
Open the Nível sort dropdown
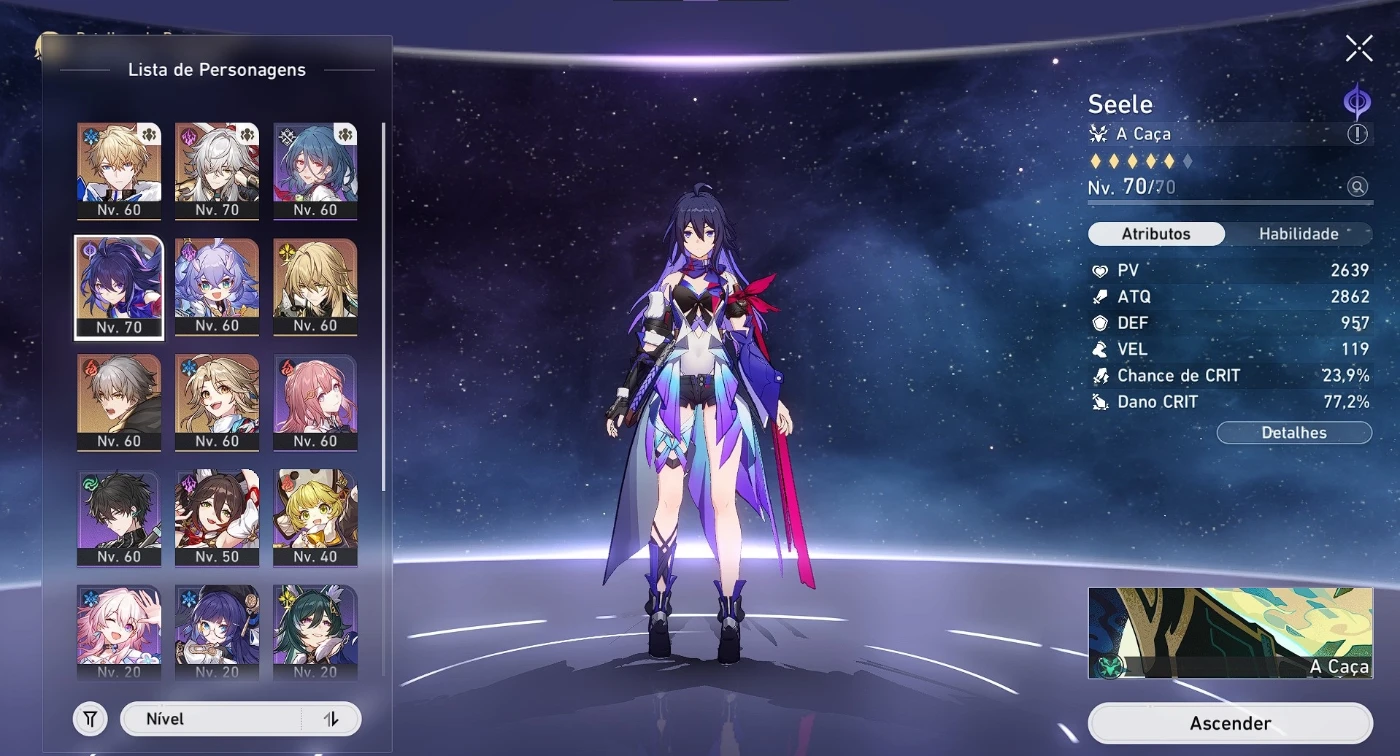pyautogui.click(x=210, y=719)
